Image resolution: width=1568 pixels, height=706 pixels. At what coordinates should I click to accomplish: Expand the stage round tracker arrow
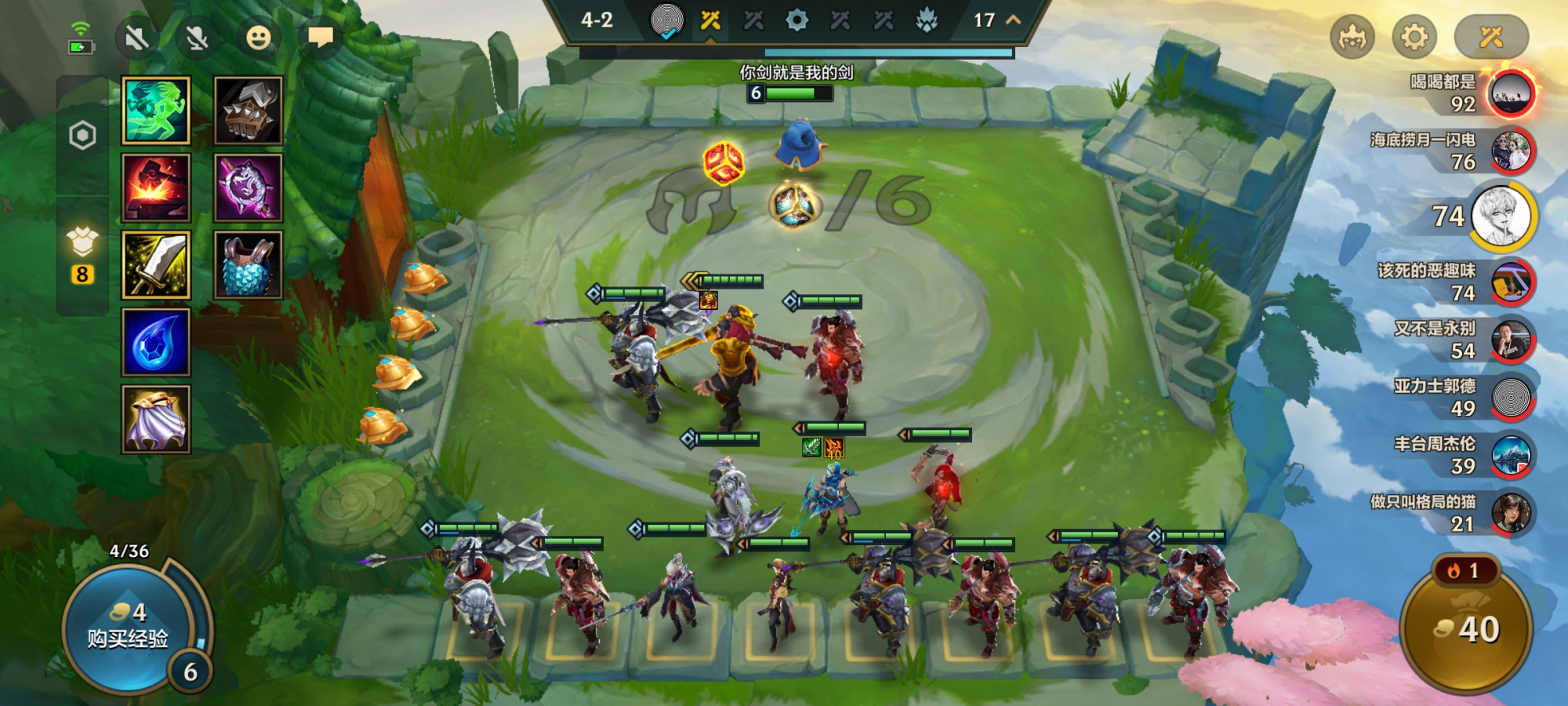pyautogui.click(x=1013, y=20)
